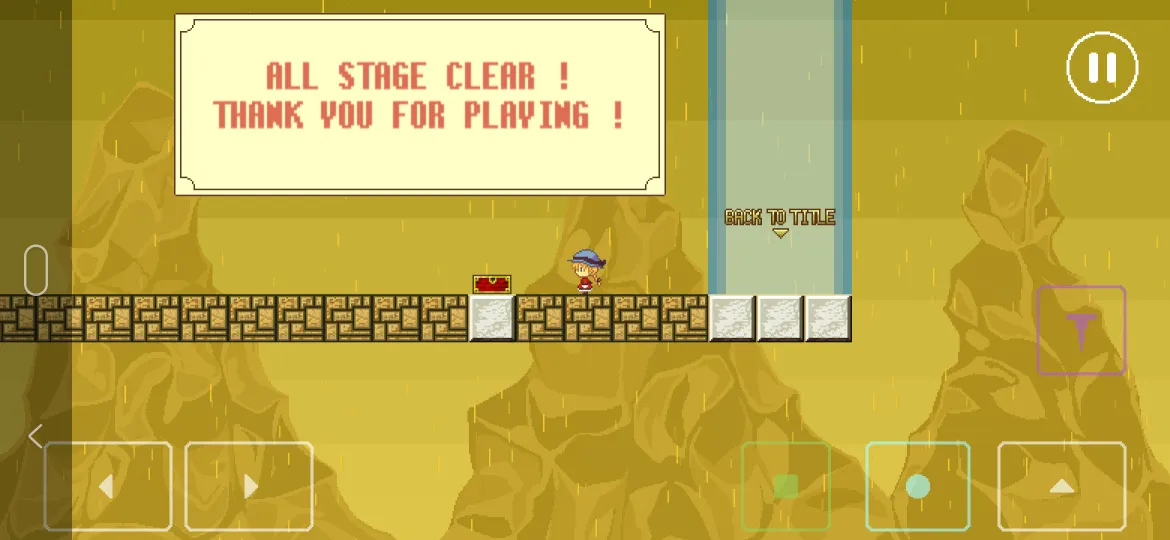Activate the teal circle action button
1170x540 pixels.
click(x=917, y=486)
